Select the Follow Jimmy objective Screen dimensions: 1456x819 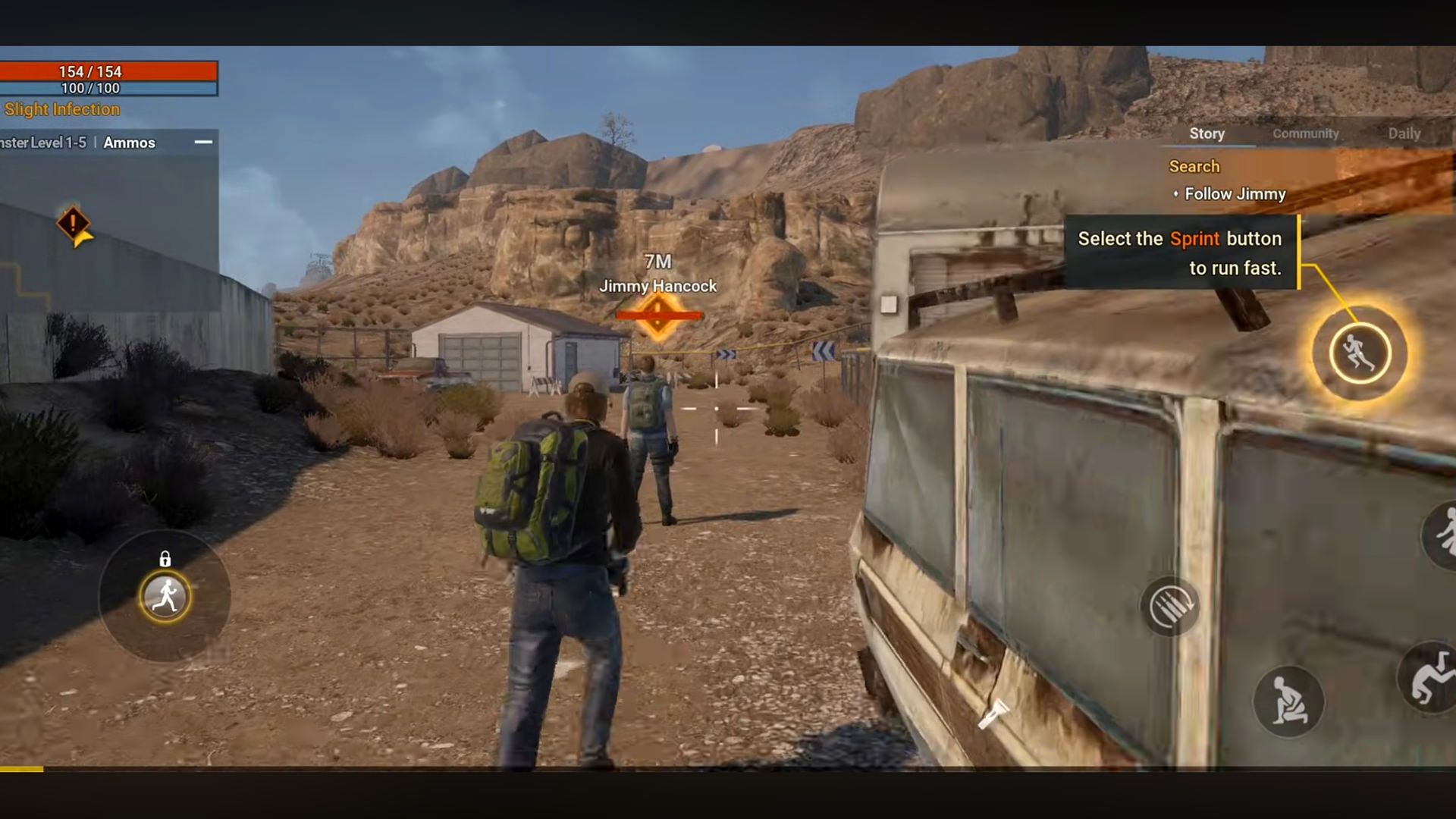pos(1235,194)
